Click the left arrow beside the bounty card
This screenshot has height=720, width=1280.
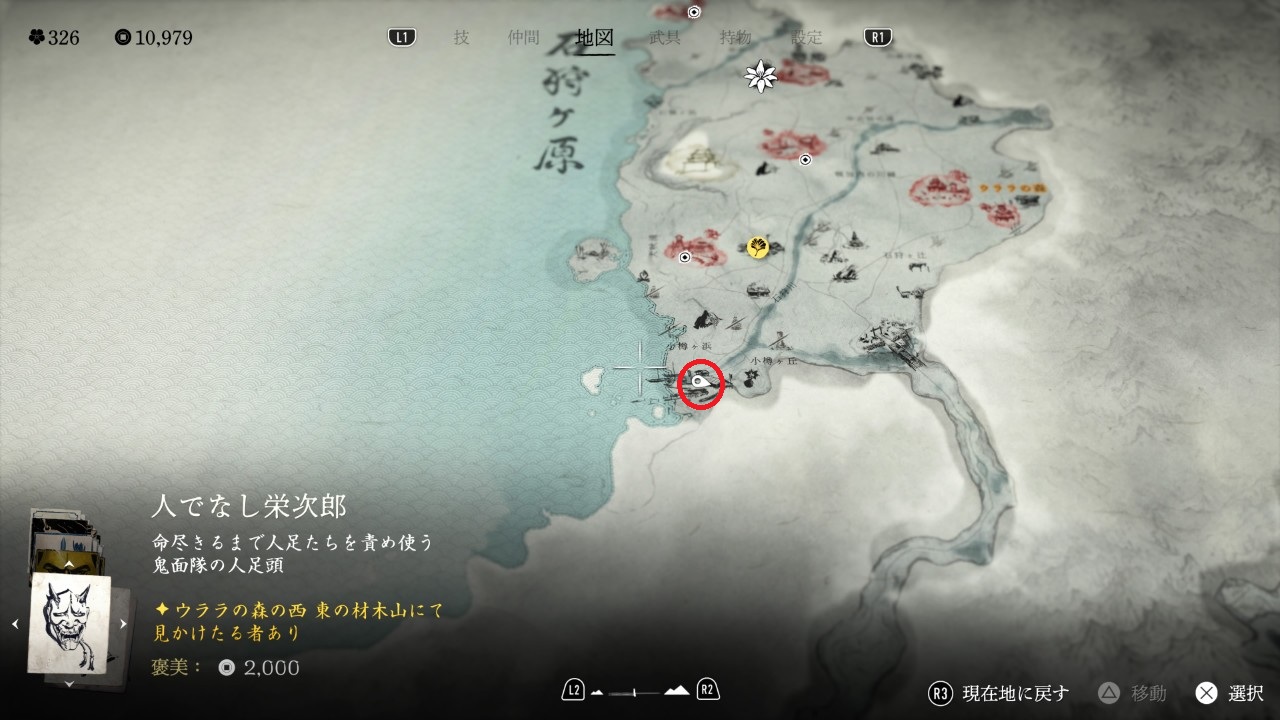coord(15,624)
